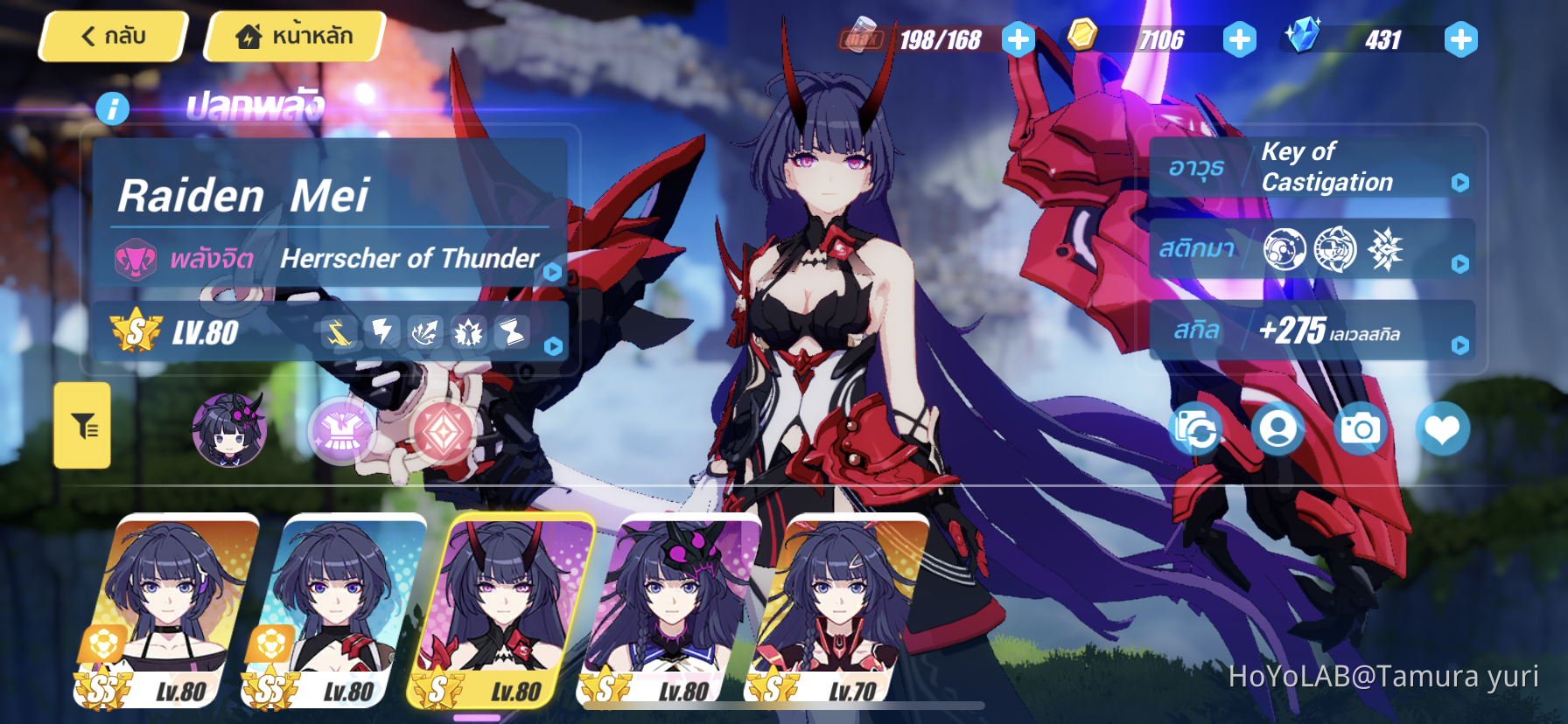Screen dimensions: 1568x724
Task: Open the info icon beside ปลุกพลัง header
Action: tap(112, 108)
